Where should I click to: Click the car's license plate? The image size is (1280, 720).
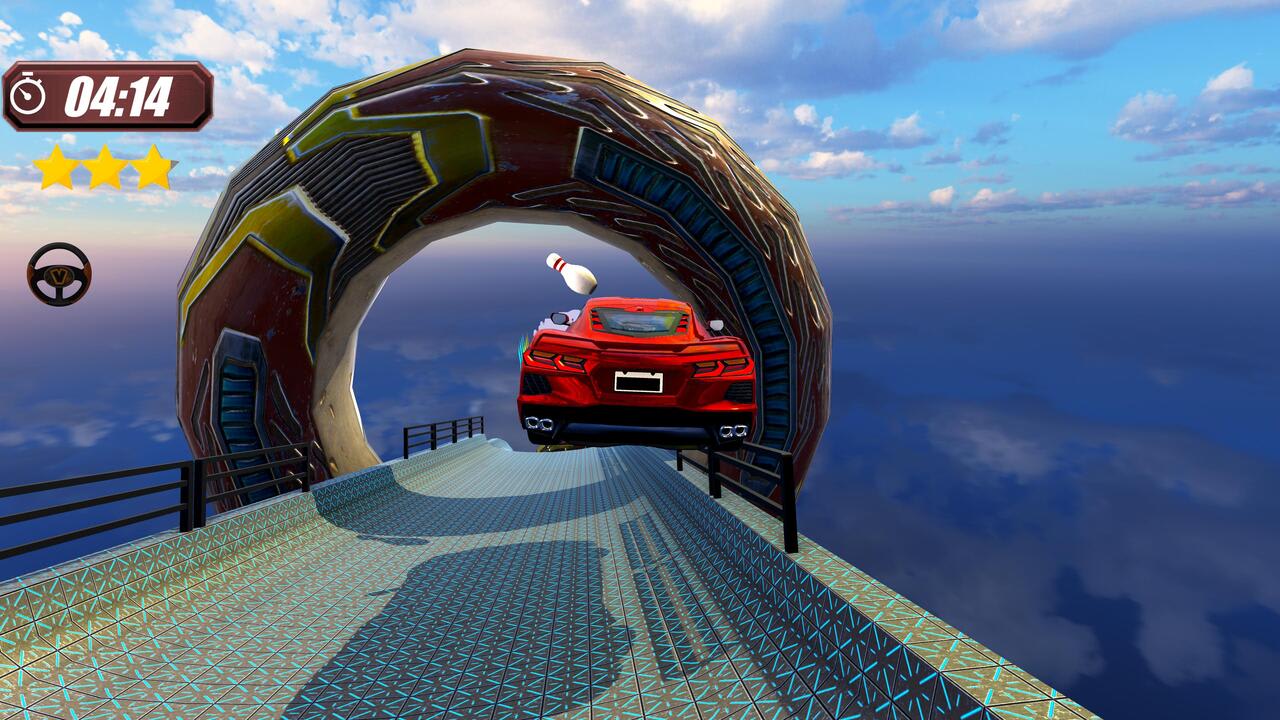[638, 381]
